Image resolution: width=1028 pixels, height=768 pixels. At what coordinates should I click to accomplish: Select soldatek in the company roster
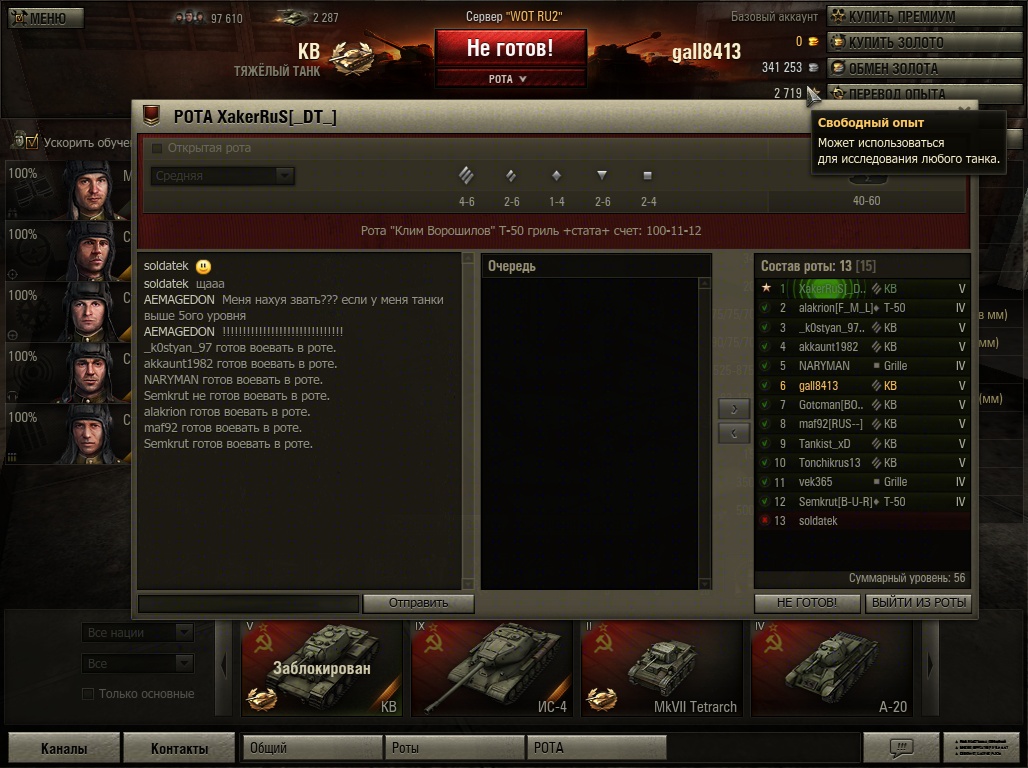818,521
